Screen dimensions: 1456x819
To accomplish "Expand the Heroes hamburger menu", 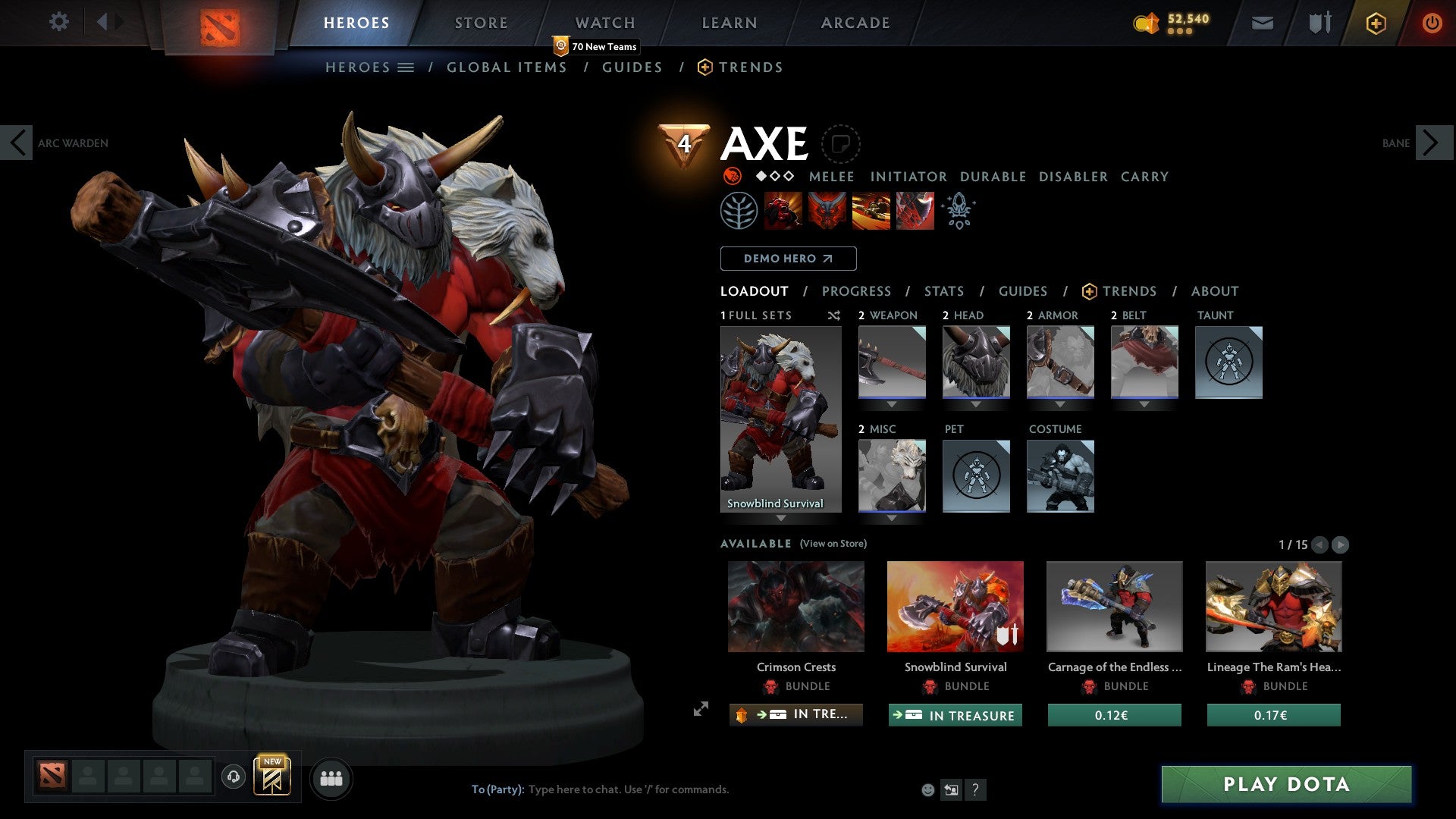I will 407,67.
